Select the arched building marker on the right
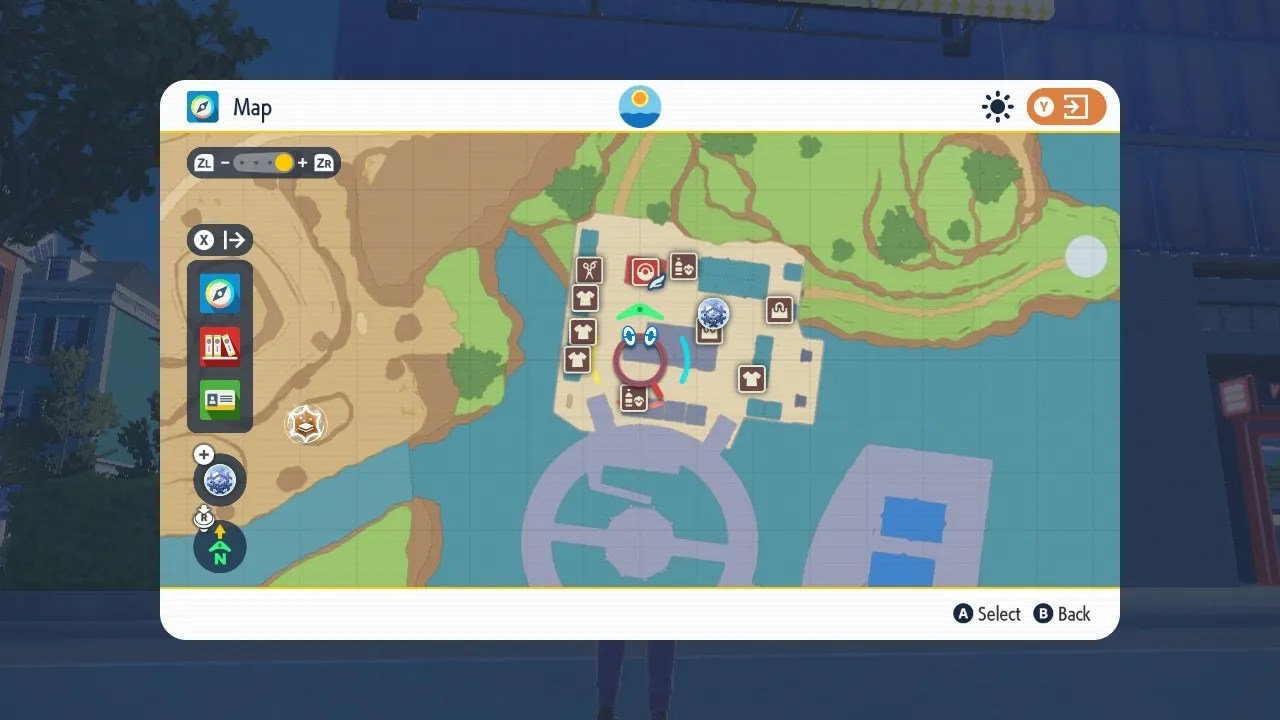Viewport: 1280px width, 720px height. (779, 310)
